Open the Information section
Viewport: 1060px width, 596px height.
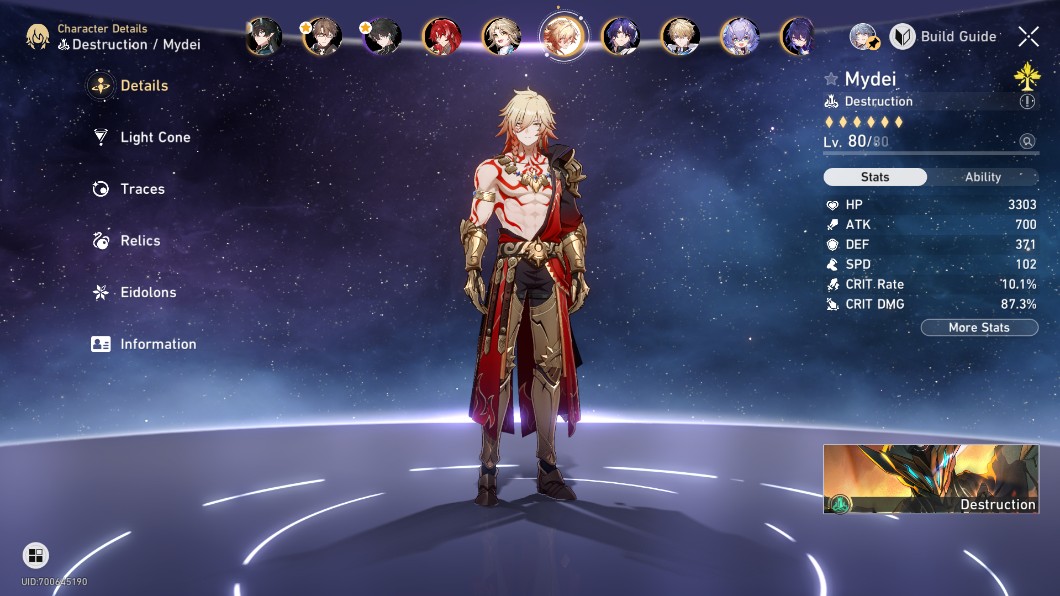(x=157, y=344)
